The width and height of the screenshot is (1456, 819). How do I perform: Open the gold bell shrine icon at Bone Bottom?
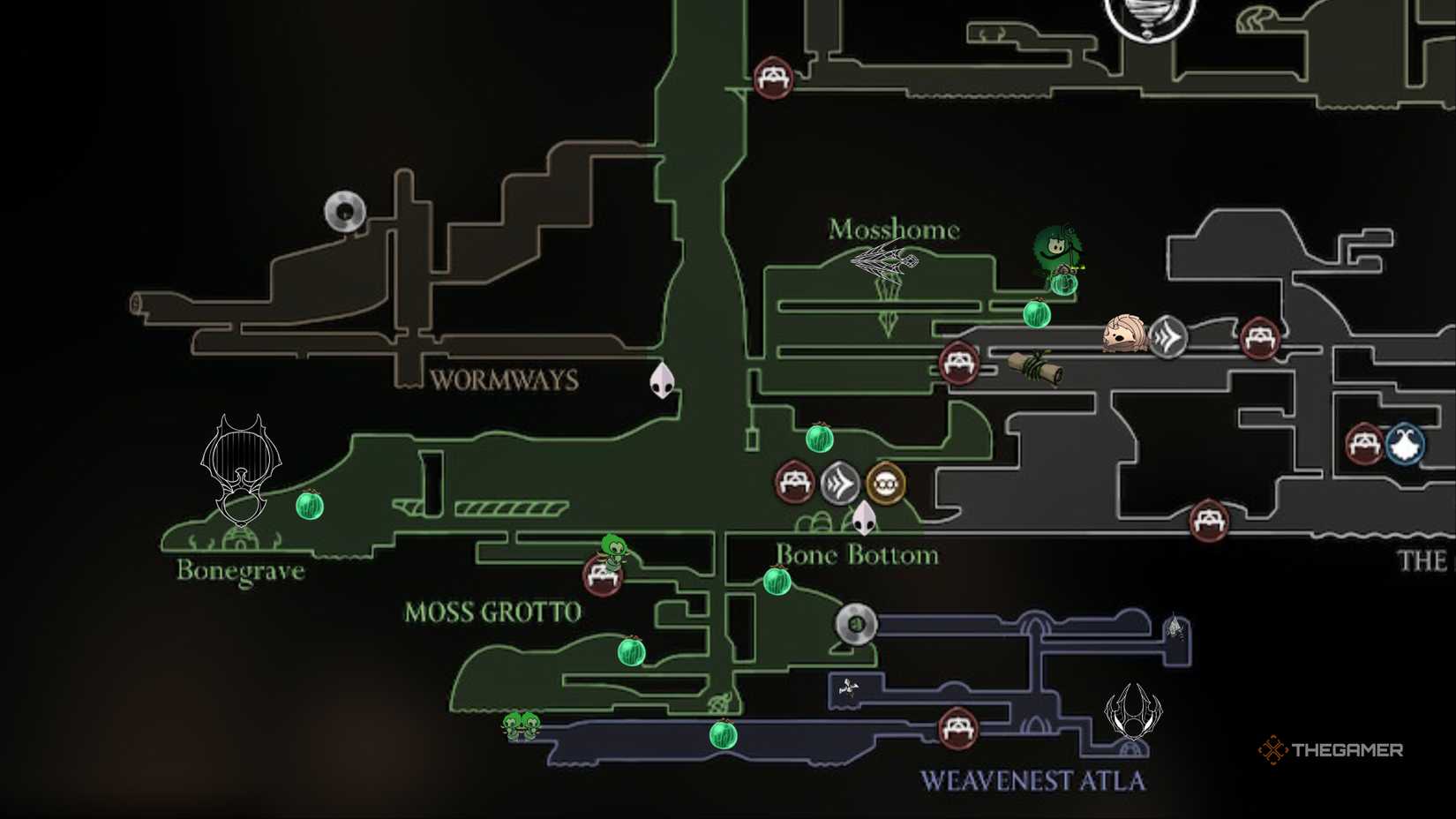887,483
